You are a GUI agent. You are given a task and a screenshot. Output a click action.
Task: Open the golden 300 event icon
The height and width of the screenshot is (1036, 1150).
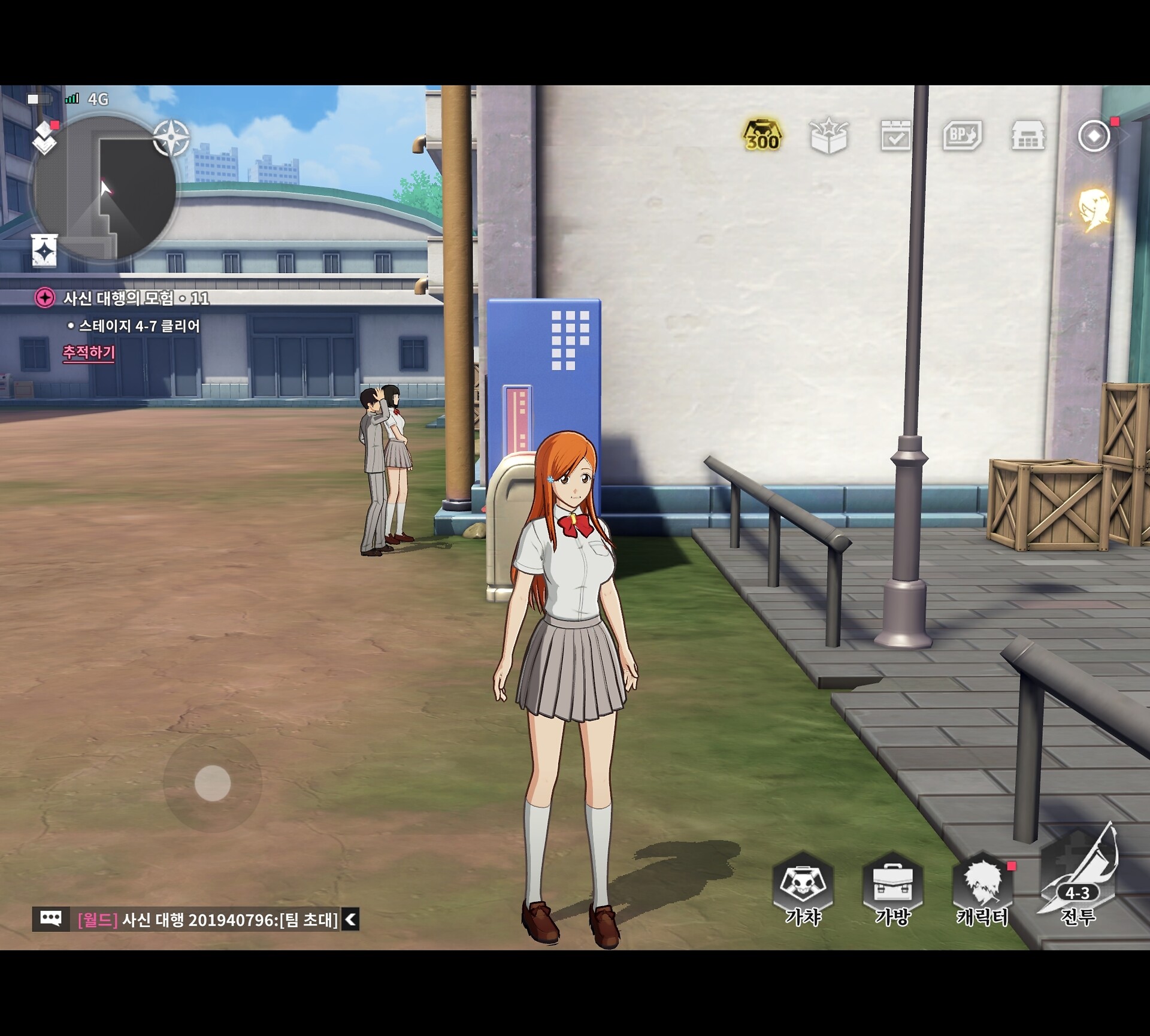pos(762,136)
